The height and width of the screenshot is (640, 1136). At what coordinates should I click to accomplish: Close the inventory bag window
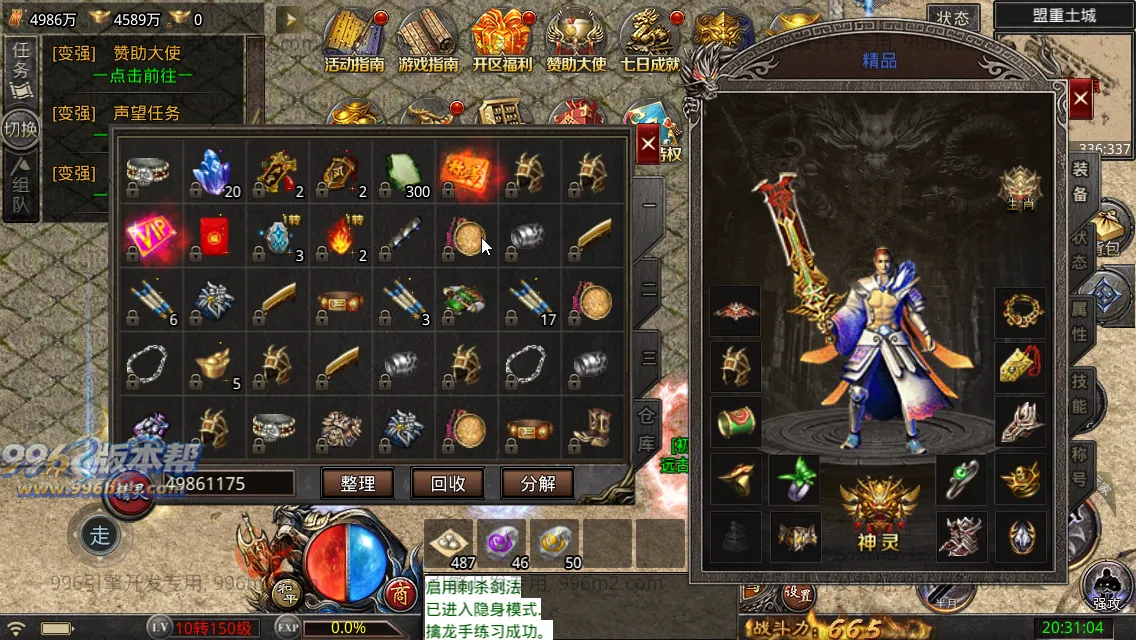pos(648,144)
